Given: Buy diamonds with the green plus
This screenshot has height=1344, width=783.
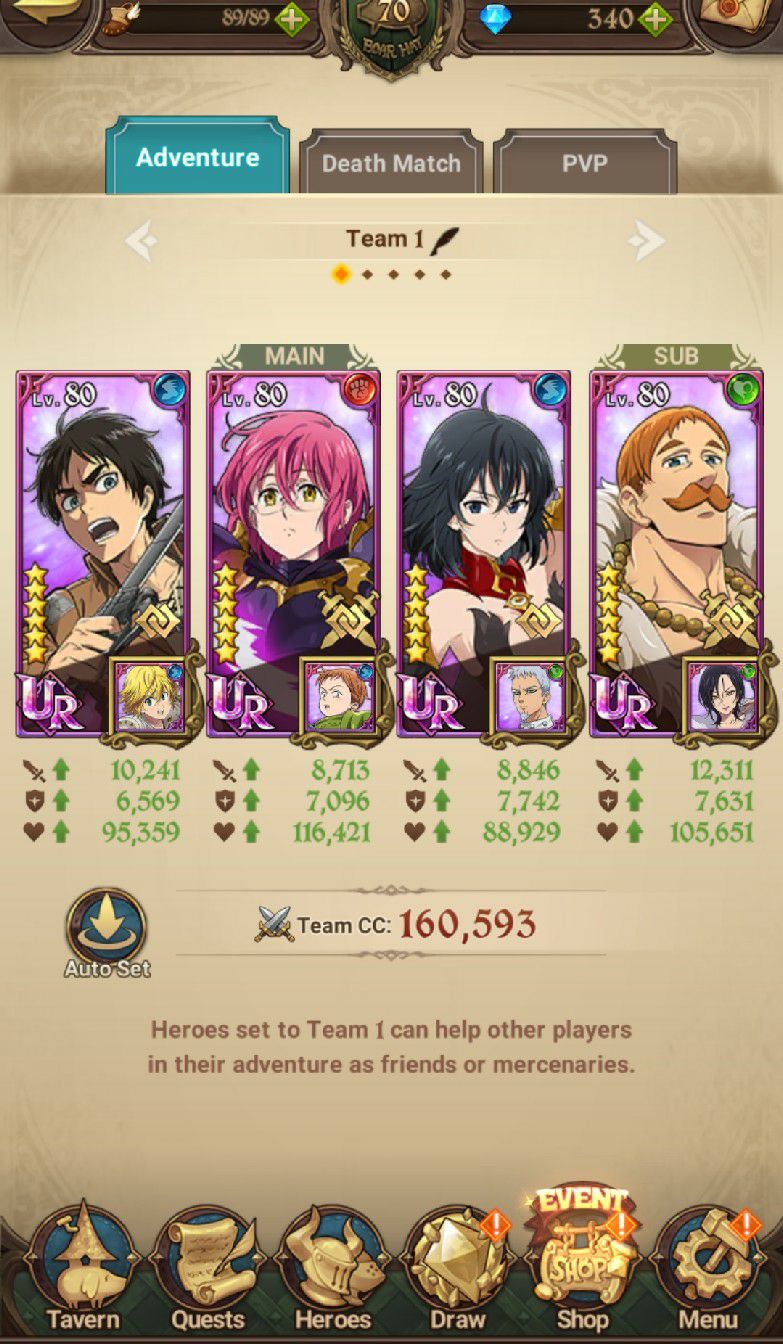Looking at the screenshot, I should [654, 18].
